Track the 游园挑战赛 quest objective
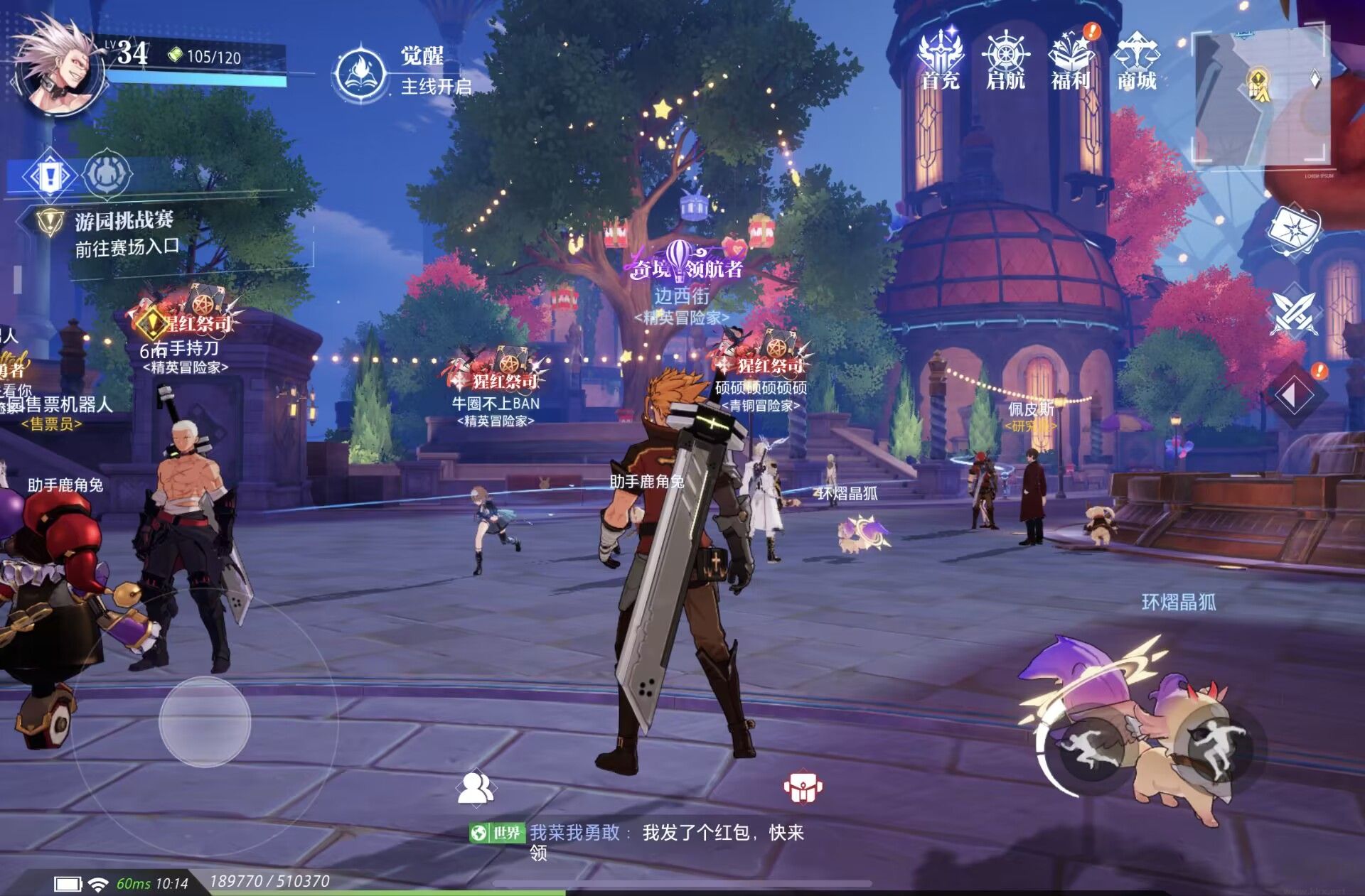 [124, 233]
